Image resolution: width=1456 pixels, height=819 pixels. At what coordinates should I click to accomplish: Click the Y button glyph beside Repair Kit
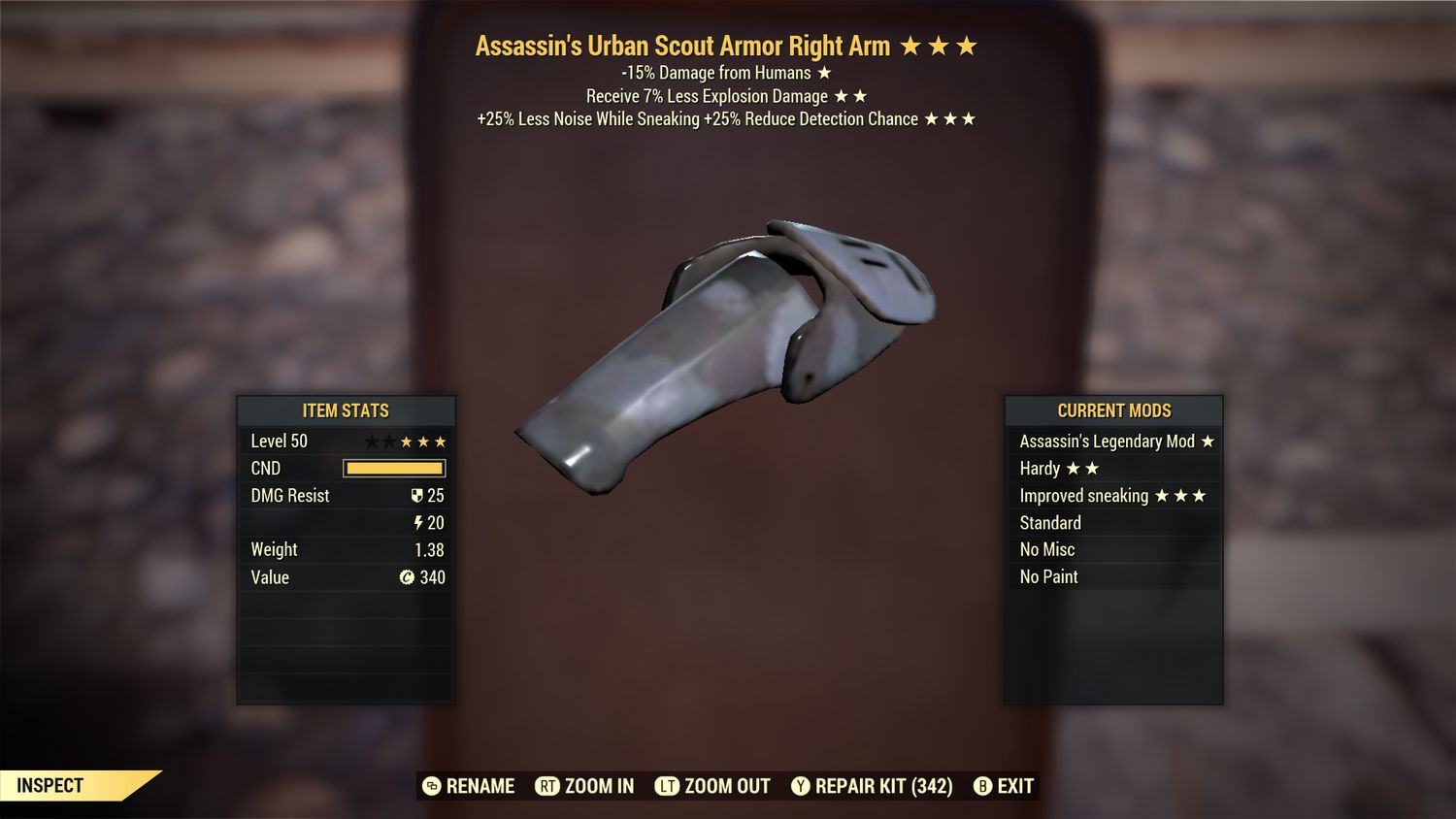802,787
